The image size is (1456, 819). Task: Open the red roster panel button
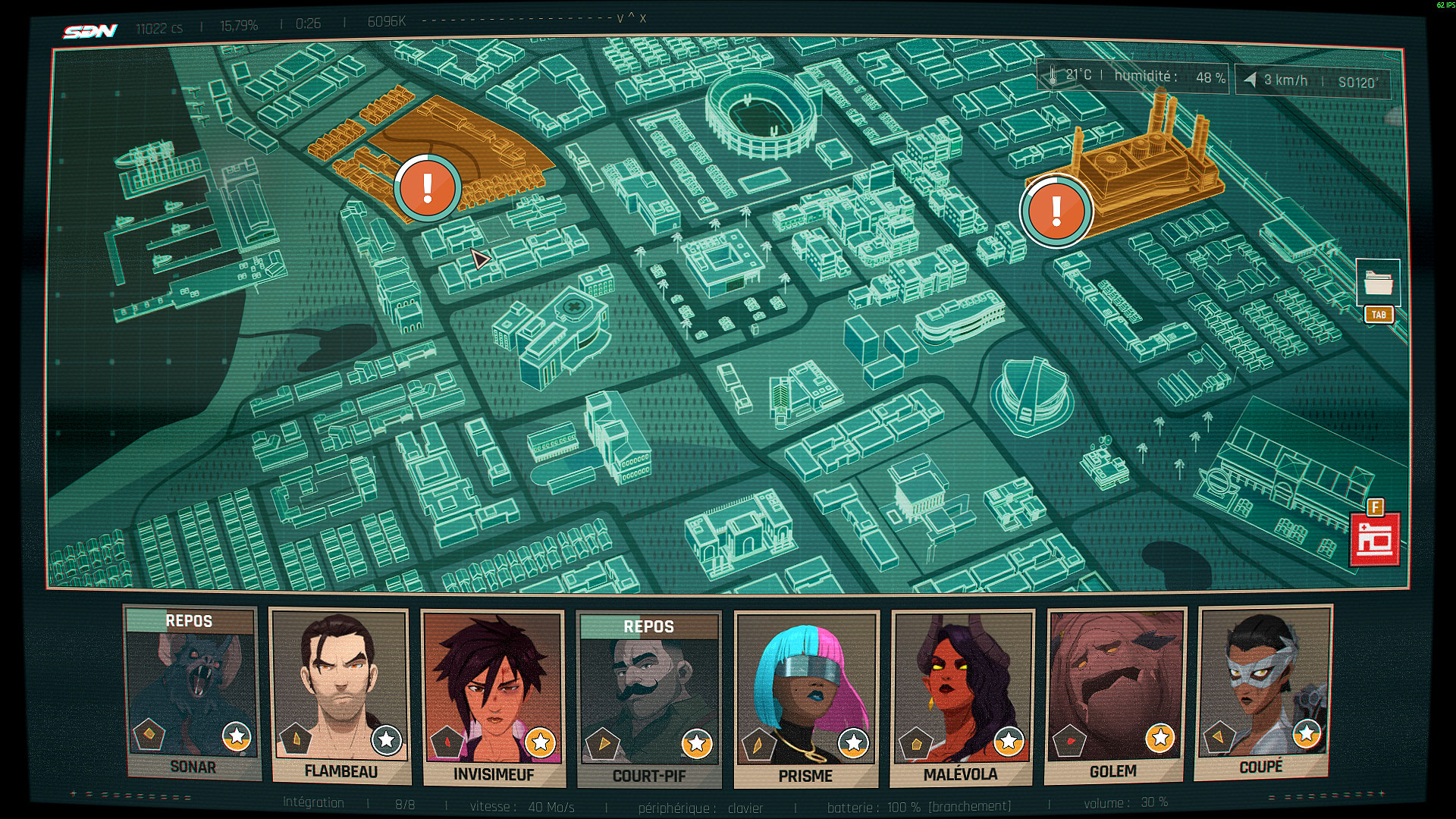(1375, 539)
